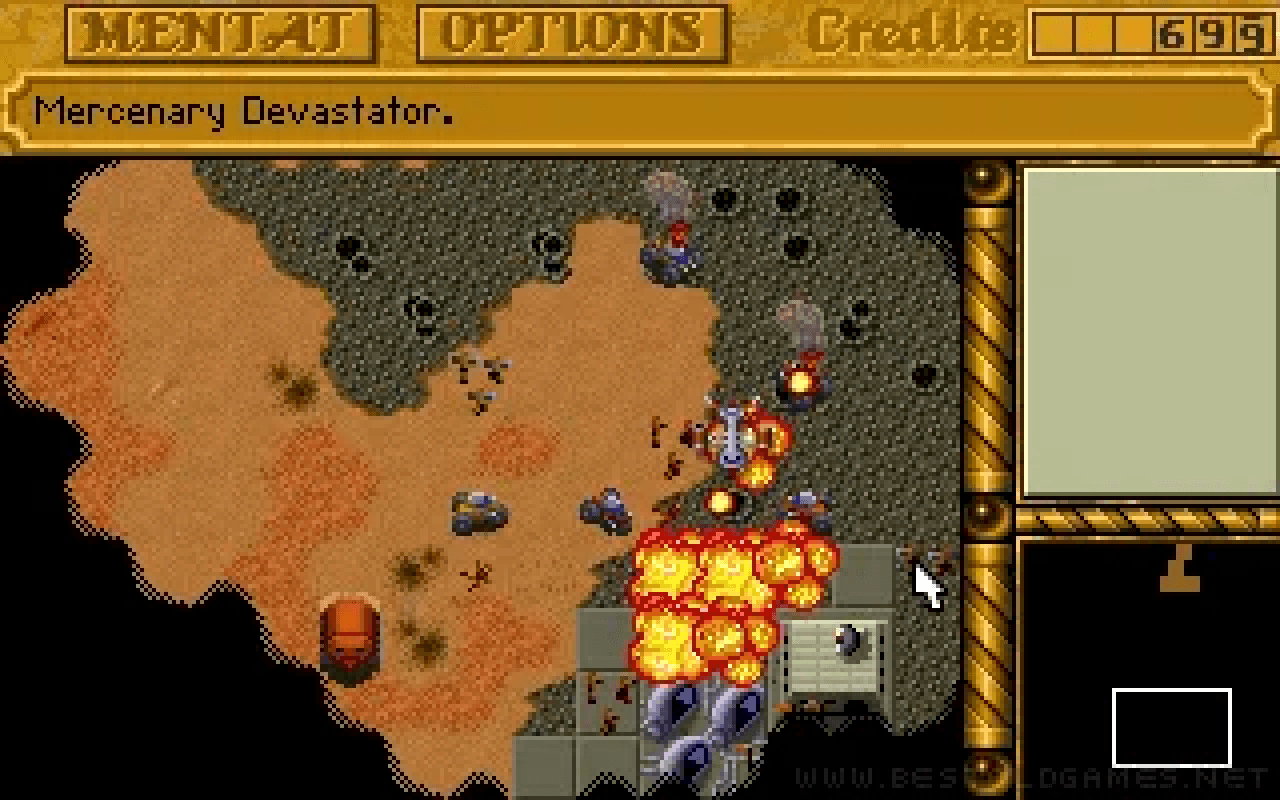Click the blank unit info panel

click(1143, 330)
